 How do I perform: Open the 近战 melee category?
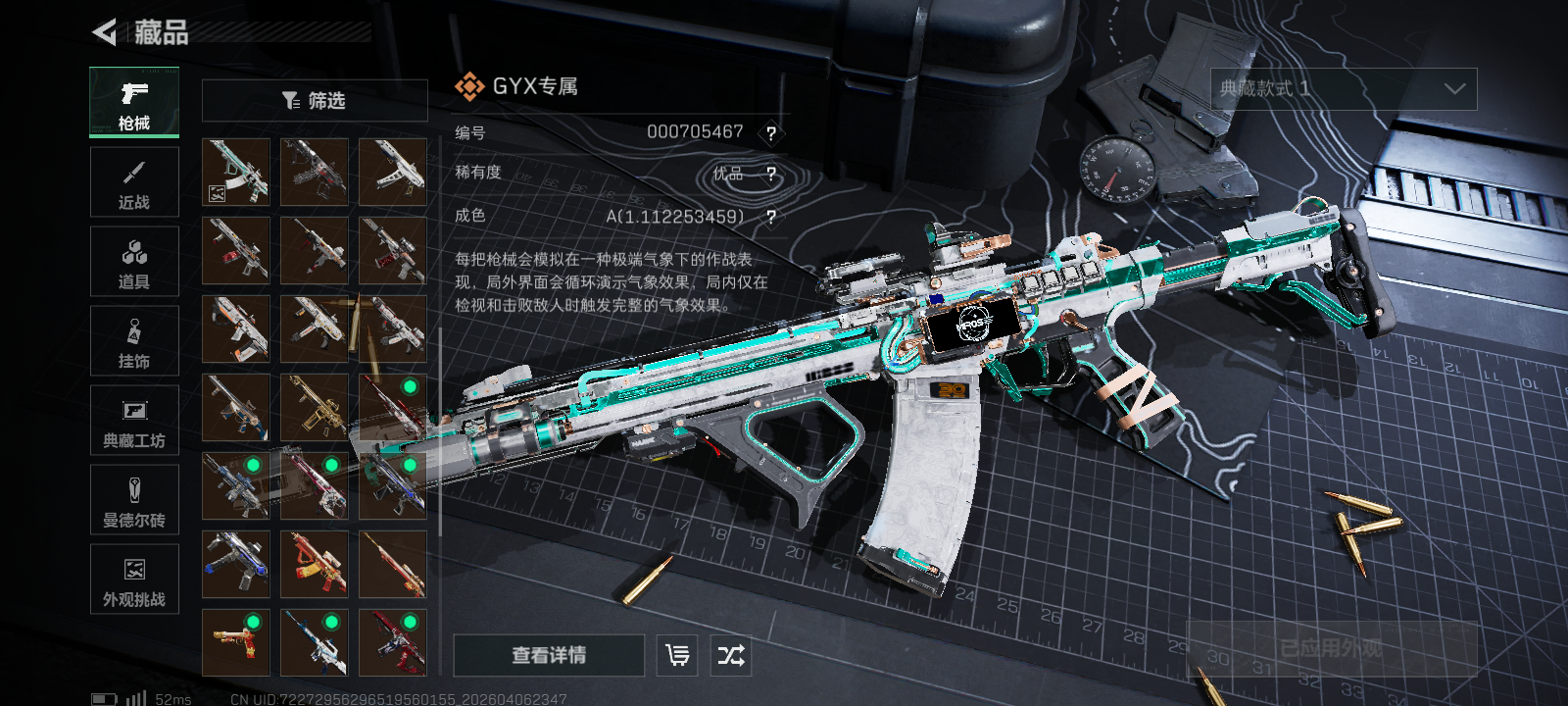[x=134, y=182]
